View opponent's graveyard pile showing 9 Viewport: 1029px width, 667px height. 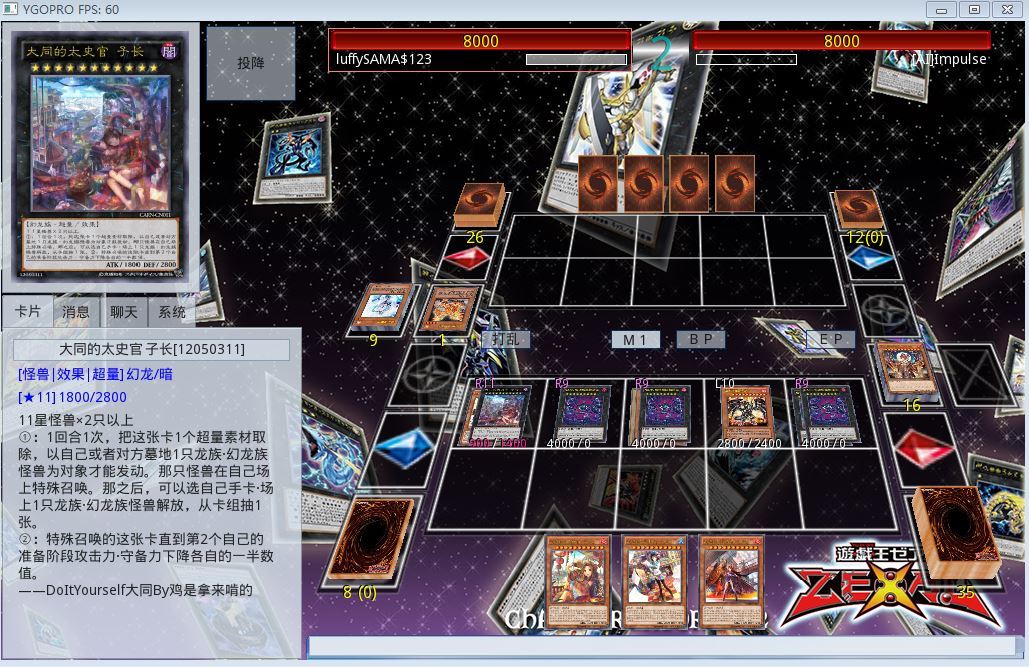[x=381, y=308]
